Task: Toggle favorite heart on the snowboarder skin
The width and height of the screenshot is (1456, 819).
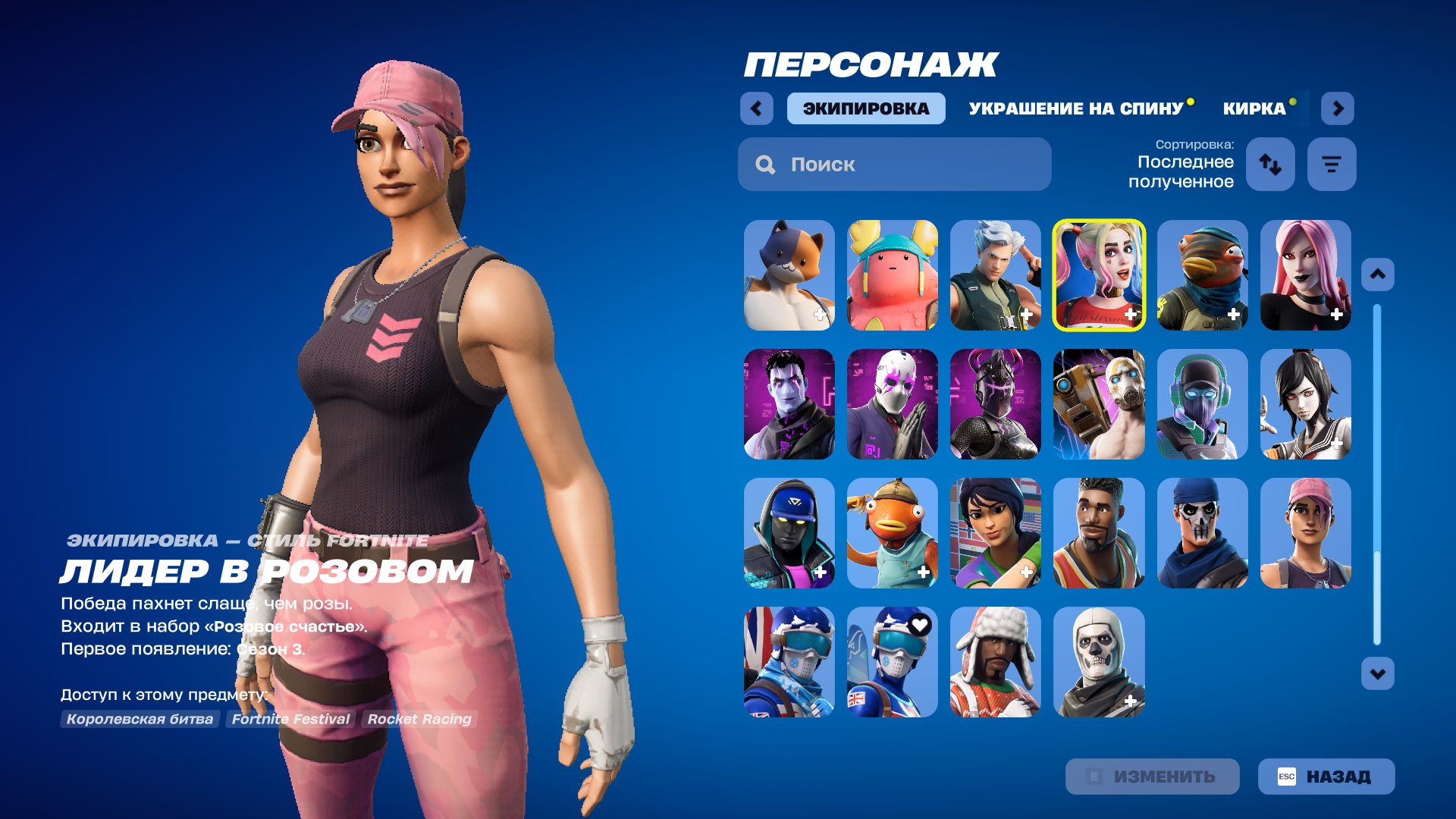Action: pyautogui.click(x=918, y=626)
